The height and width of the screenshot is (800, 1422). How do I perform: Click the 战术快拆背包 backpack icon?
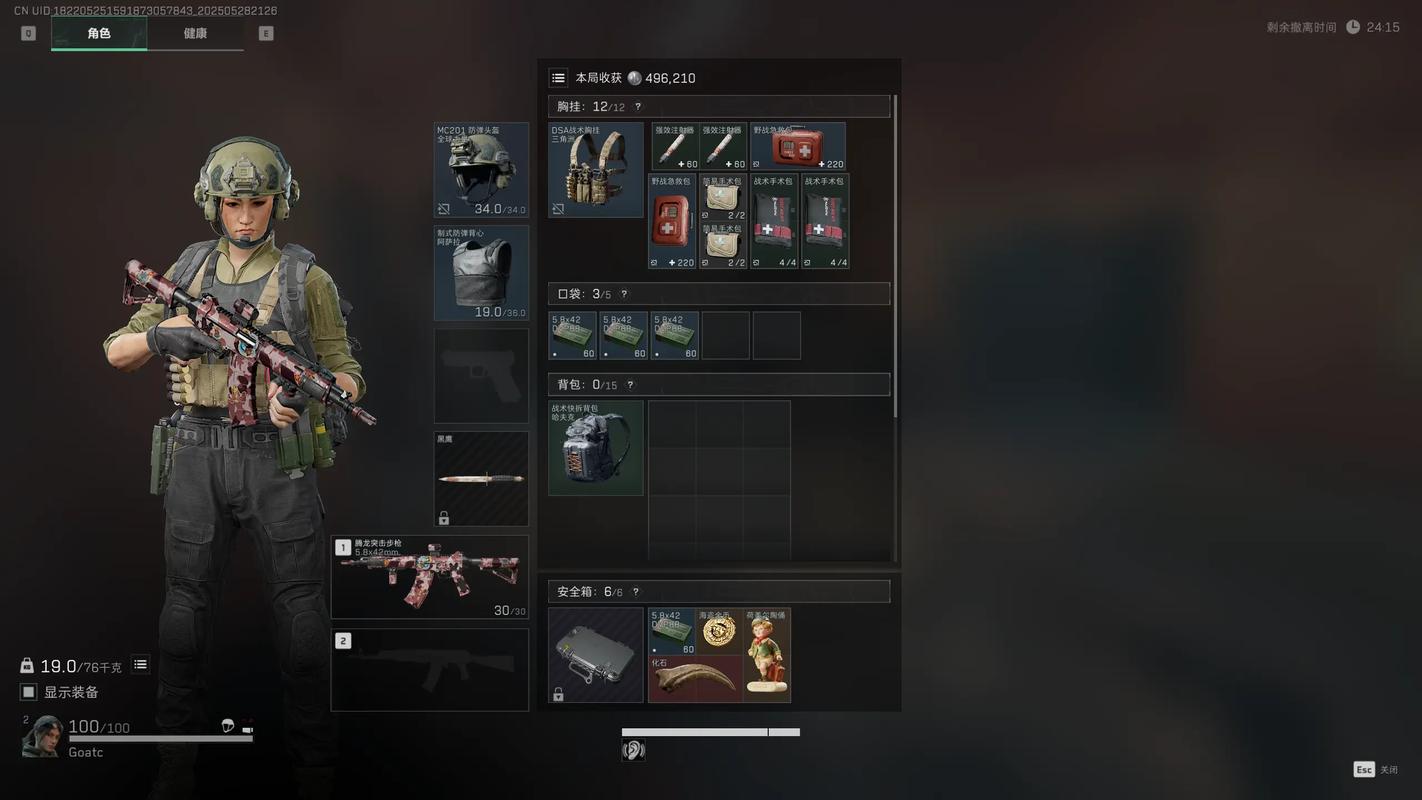(x=596, y=448)
